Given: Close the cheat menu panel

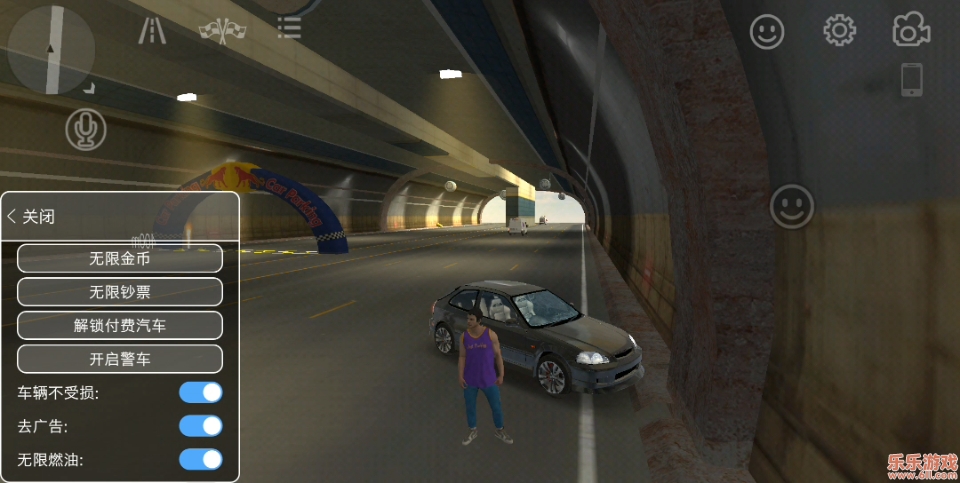Looking at the screenshot, I should click(x=31, y=217).
